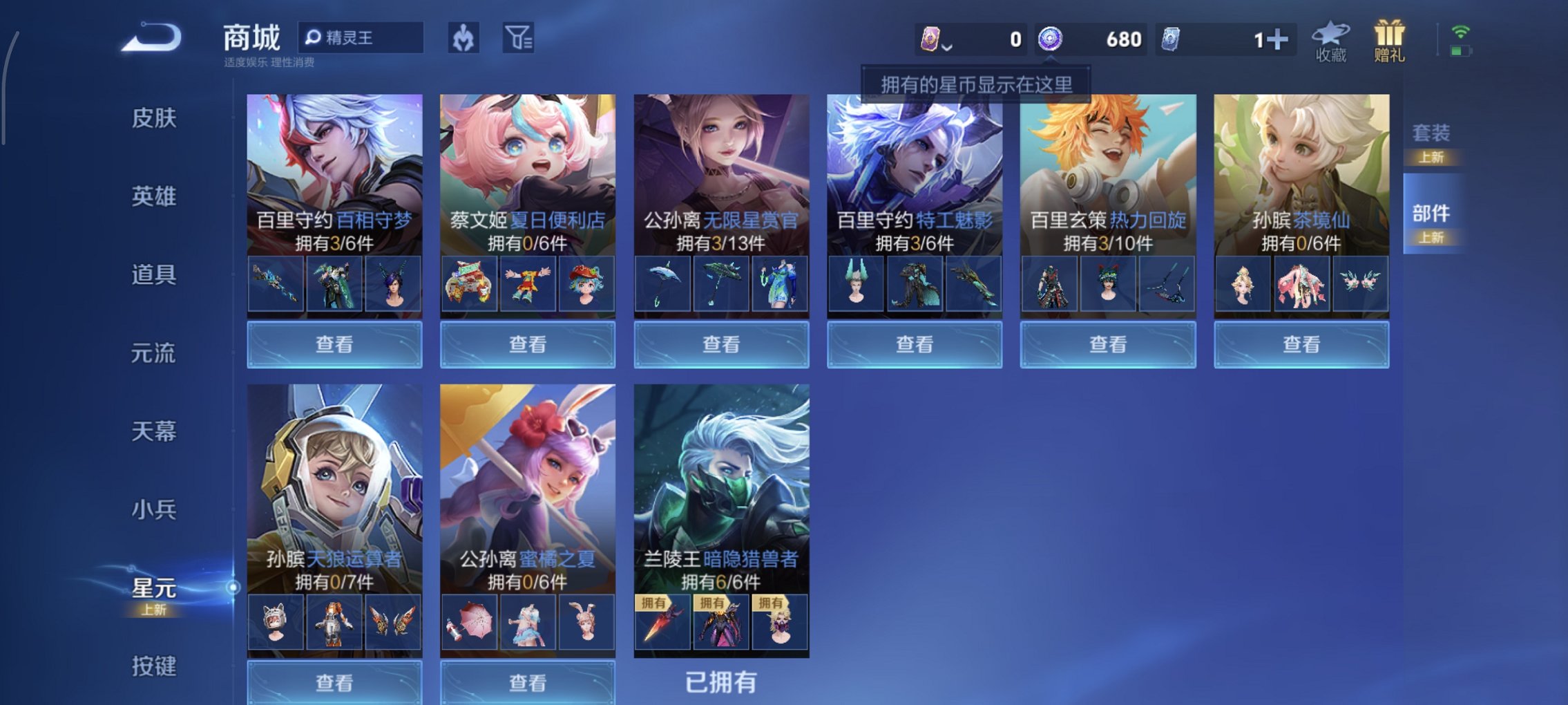Click the 兰陵王 weapon thumbnail marked 拥有
The image size is (1568, 705).
tap(665, 622)
